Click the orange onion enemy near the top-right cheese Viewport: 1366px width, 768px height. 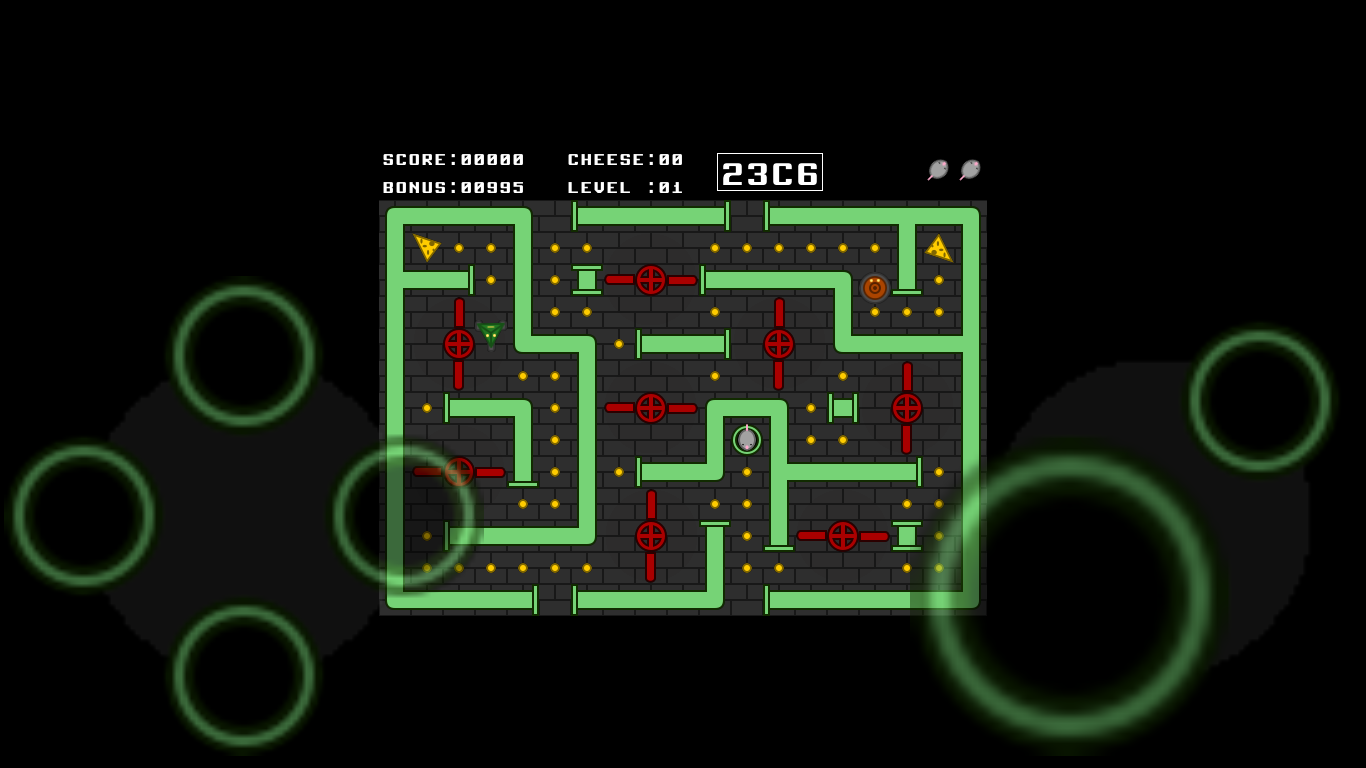873,289
